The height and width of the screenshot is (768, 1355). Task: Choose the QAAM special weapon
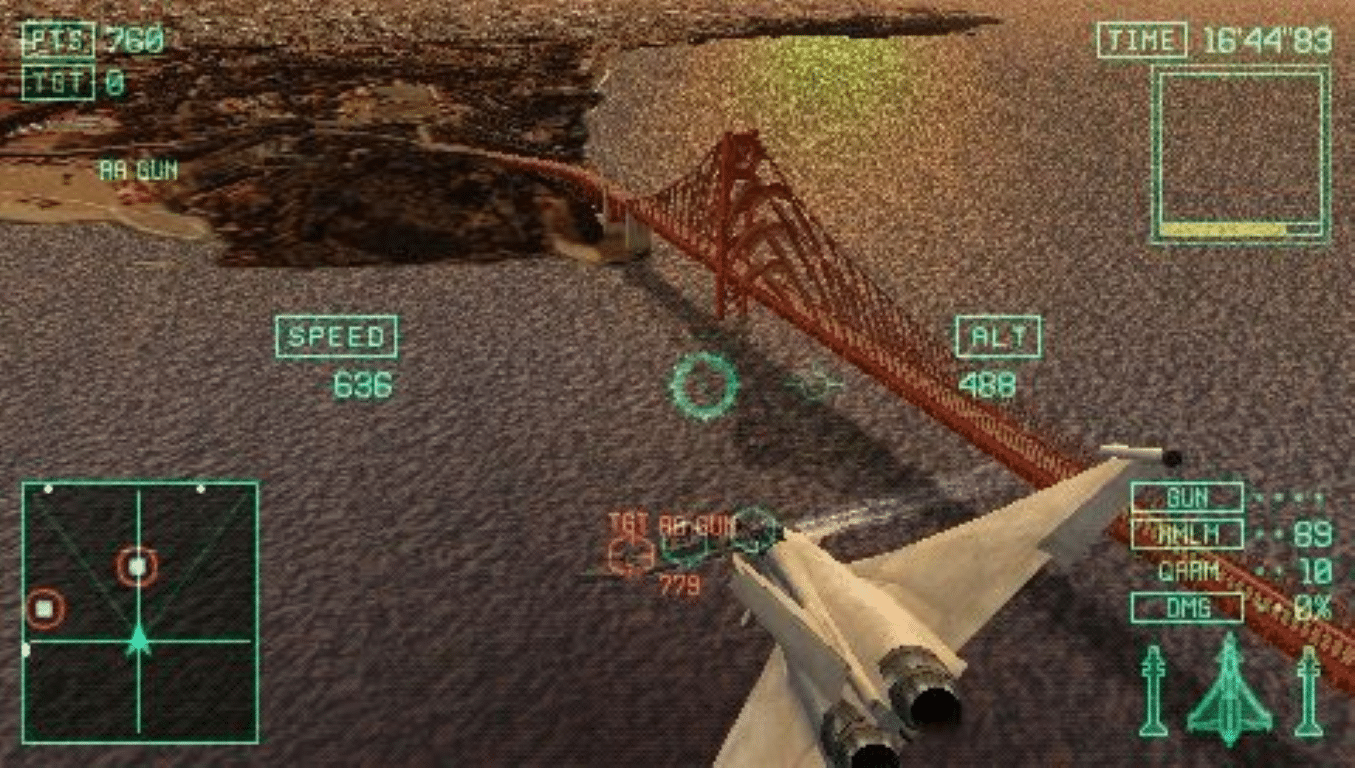coord(1189,571)
